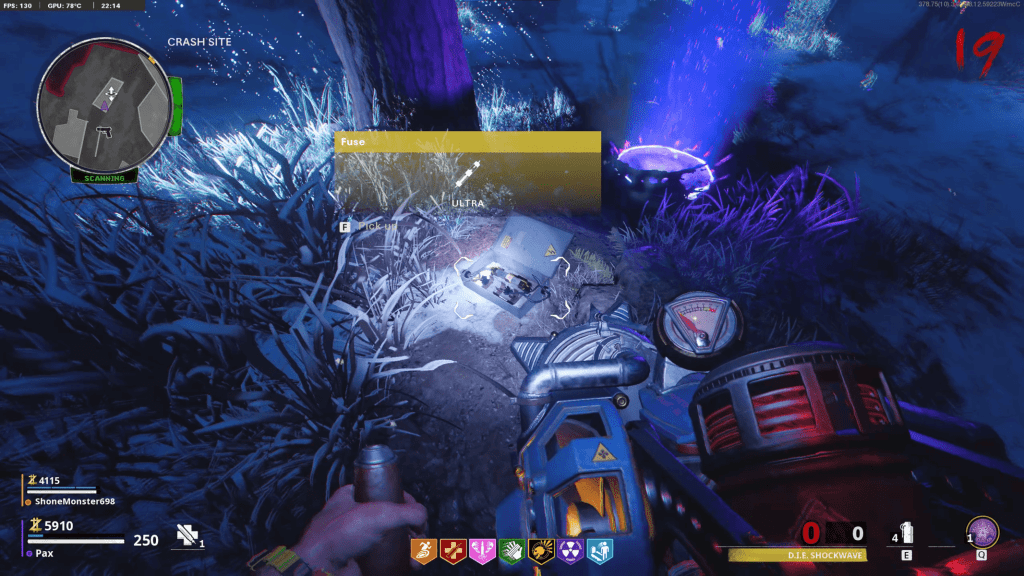Click the purple radiation symbol perk icon
The height and width of the screenshot is (576, 1024).
coord(570,548)
